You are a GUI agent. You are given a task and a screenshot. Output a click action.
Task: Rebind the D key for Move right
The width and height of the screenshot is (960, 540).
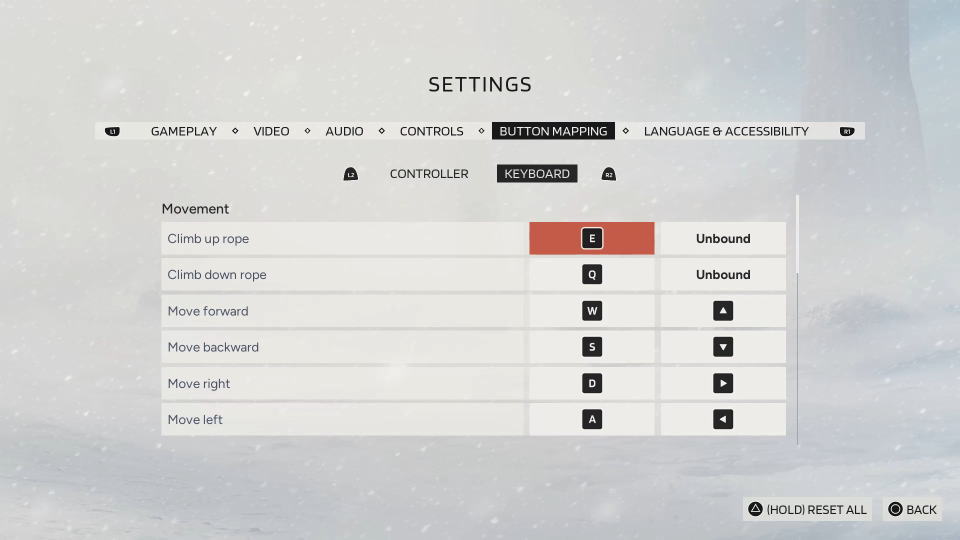592,383
